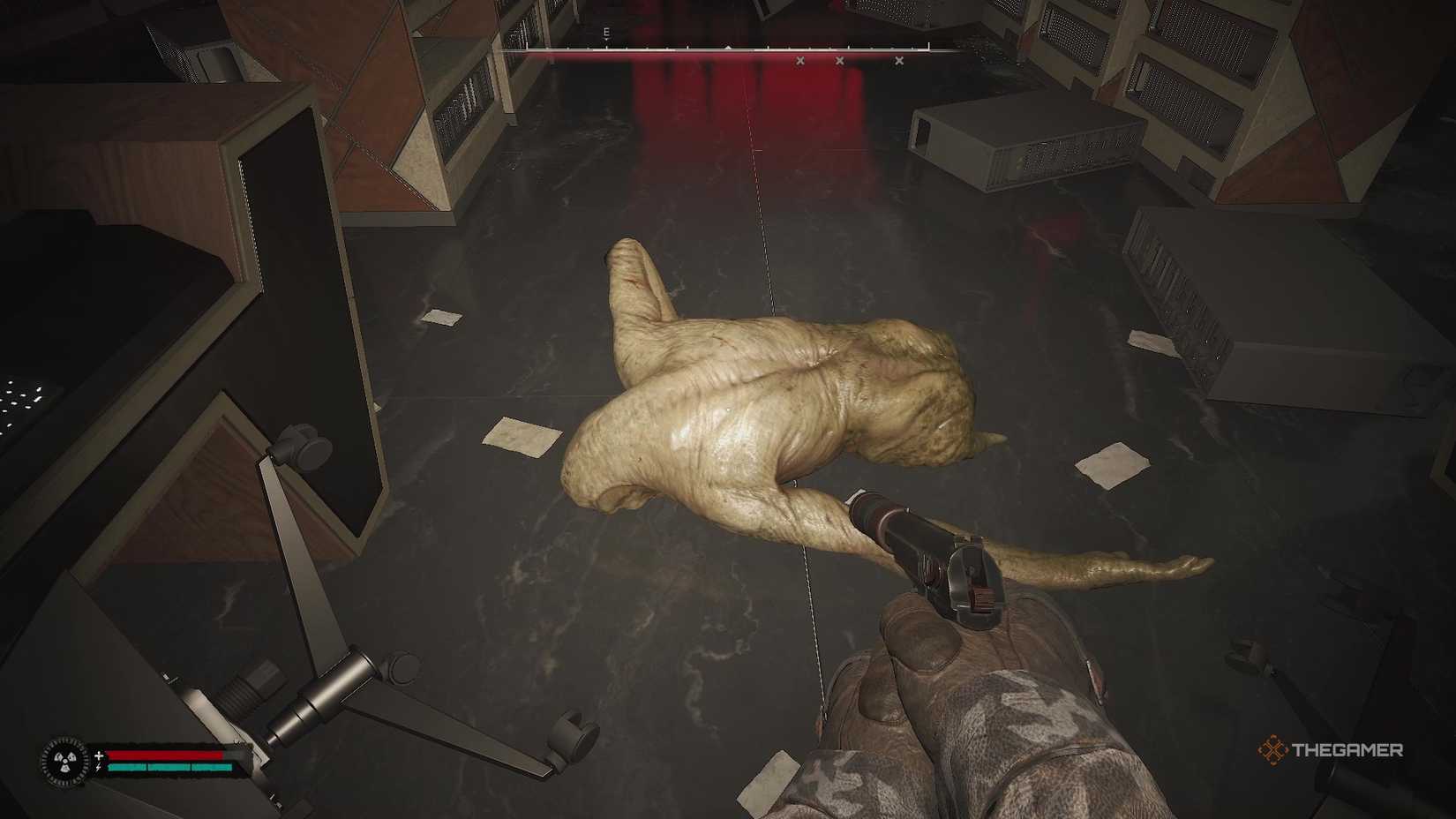Expand the arrow under the E compass letter
The width and height of the screenshot is (1456, 819).
point(605,40)
